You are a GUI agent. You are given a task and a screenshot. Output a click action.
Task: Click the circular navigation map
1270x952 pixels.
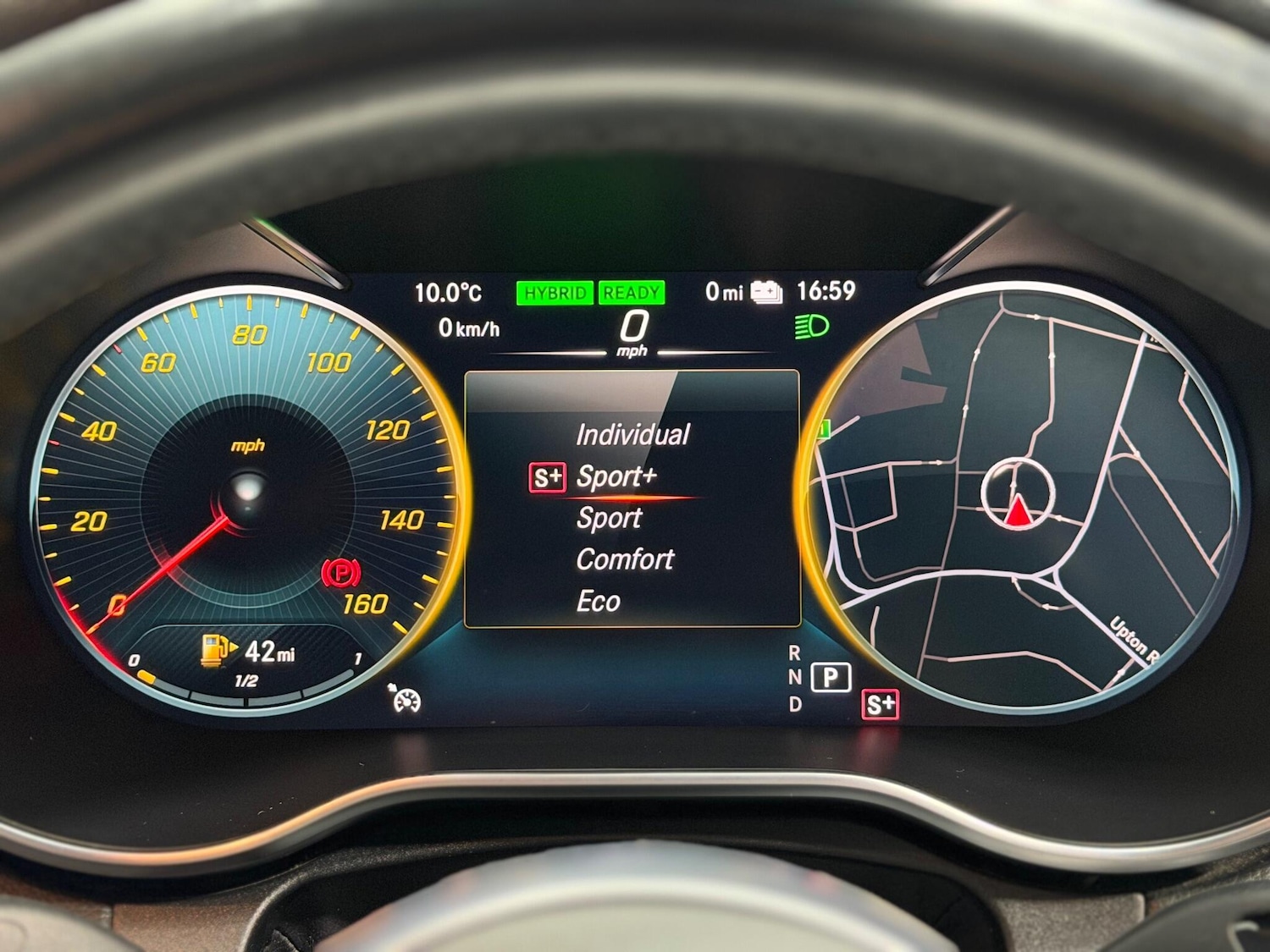[x=1024, y=499]
